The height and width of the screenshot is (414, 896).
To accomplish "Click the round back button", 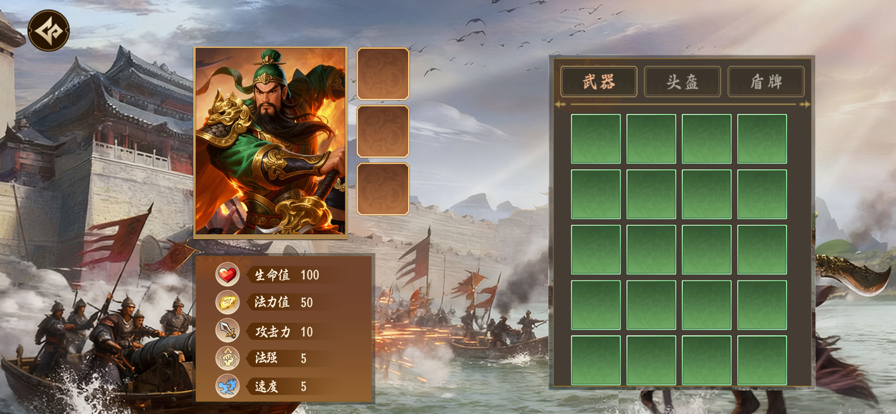I will [48, 30].
